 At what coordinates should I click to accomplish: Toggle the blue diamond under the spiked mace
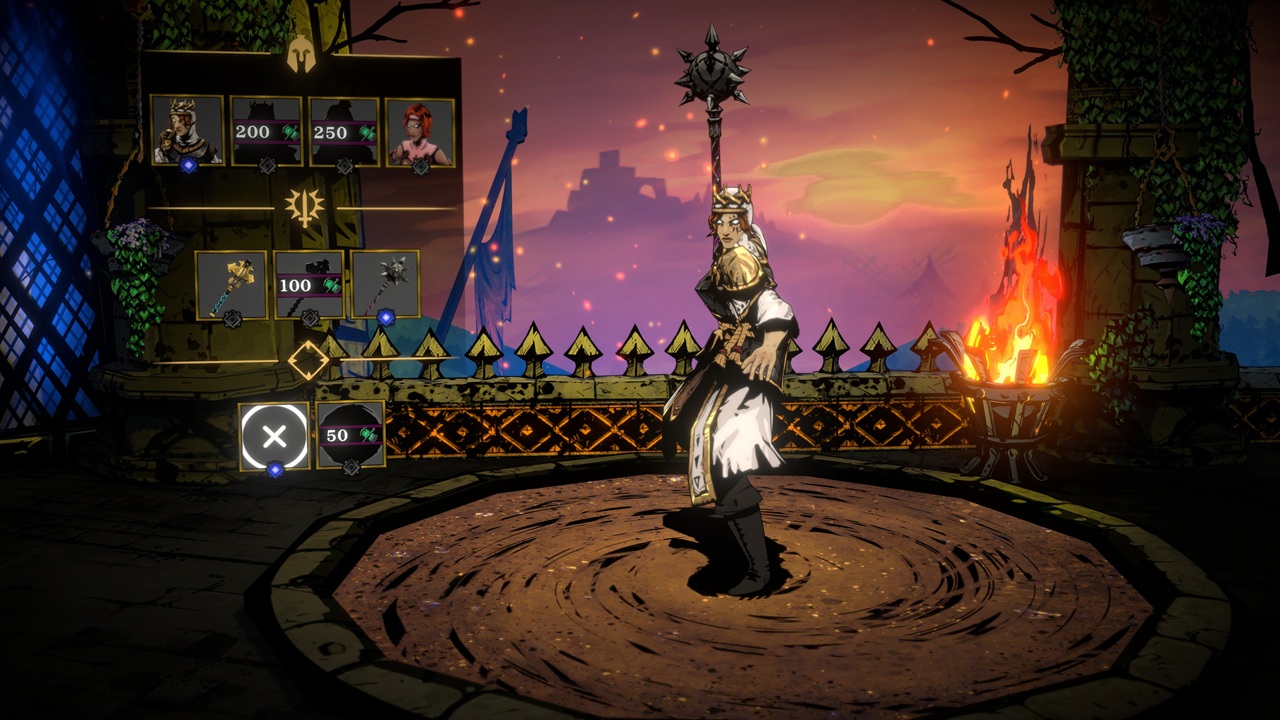coord(386,317)
